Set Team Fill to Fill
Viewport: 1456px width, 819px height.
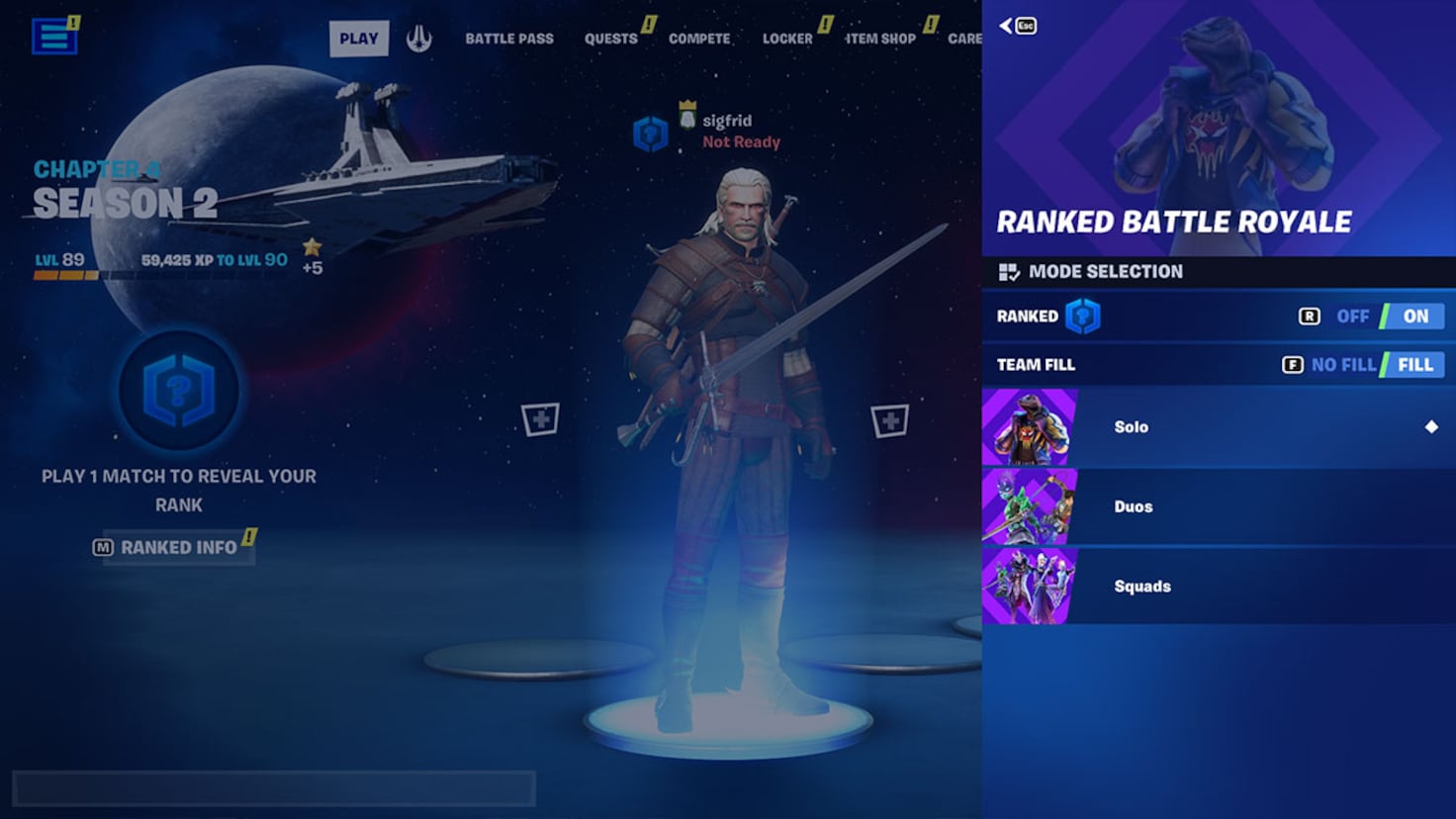[x=1414, y=364]
